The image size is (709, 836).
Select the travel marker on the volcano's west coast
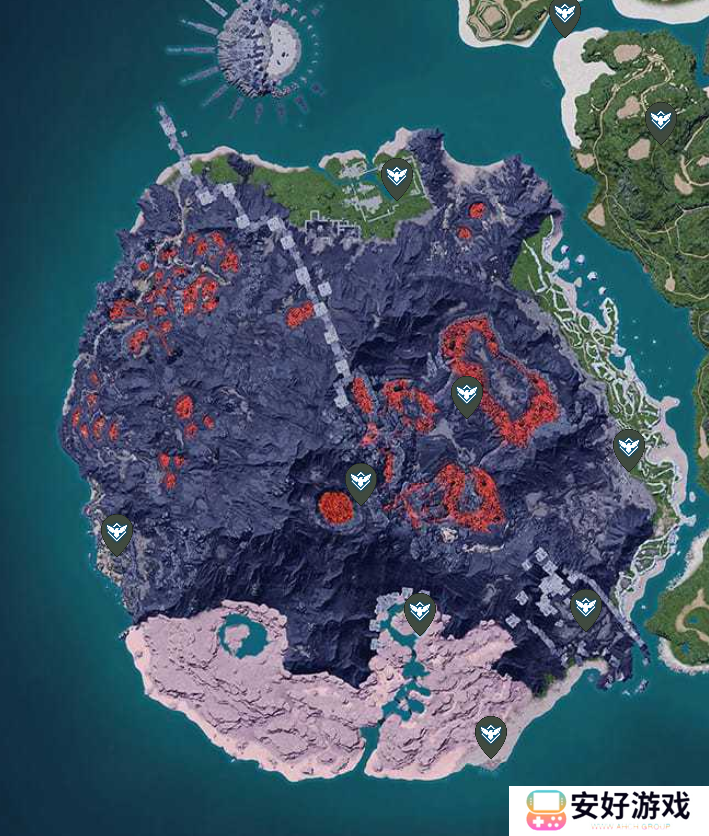tap(117, 534)
